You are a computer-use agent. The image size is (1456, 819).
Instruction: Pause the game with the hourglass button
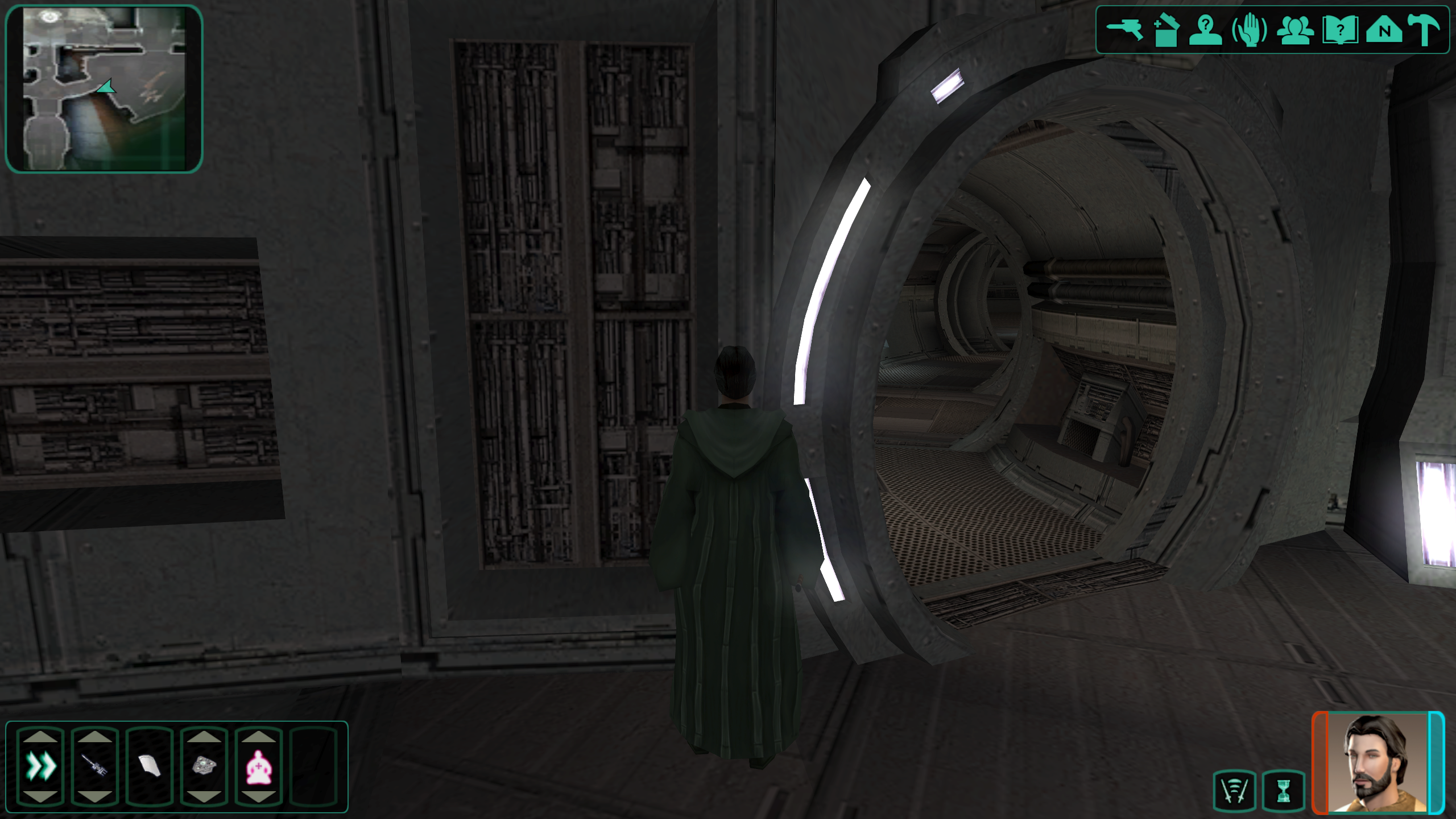(1283, 790)
